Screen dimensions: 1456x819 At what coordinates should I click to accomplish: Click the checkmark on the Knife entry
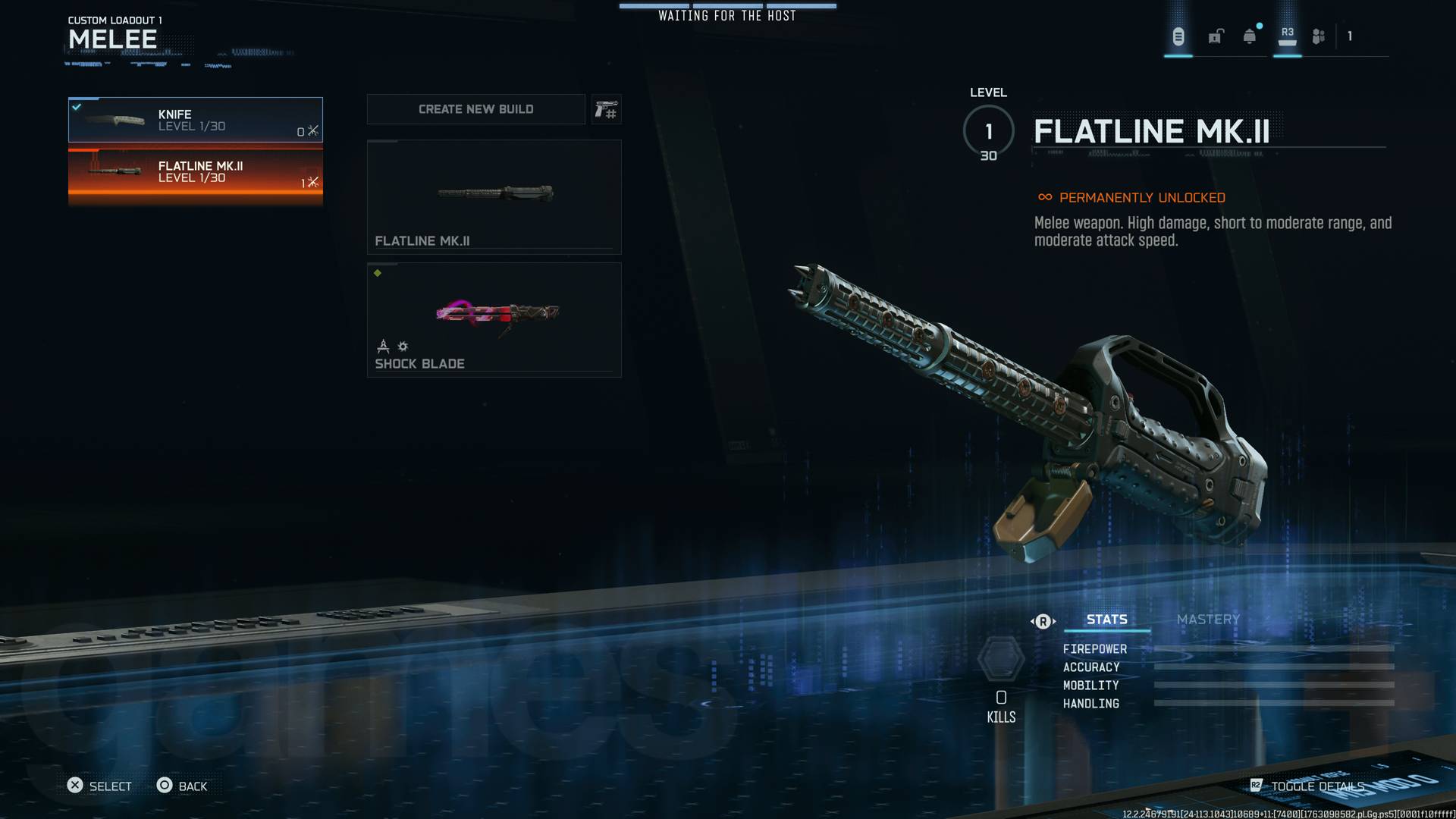pyautogui.click(x=77, y=105)
